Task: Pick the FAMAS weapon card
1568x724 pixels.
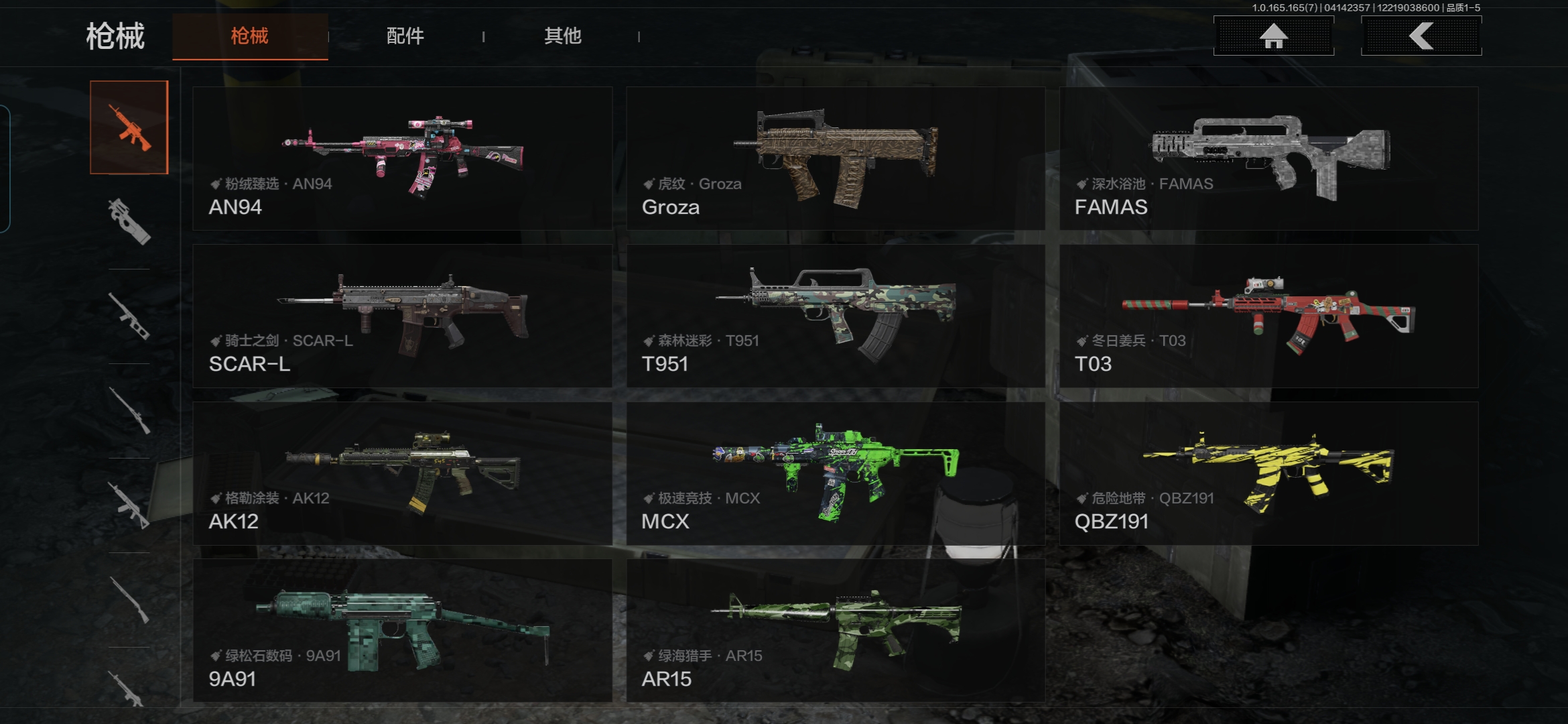Action: point(1268,158)
